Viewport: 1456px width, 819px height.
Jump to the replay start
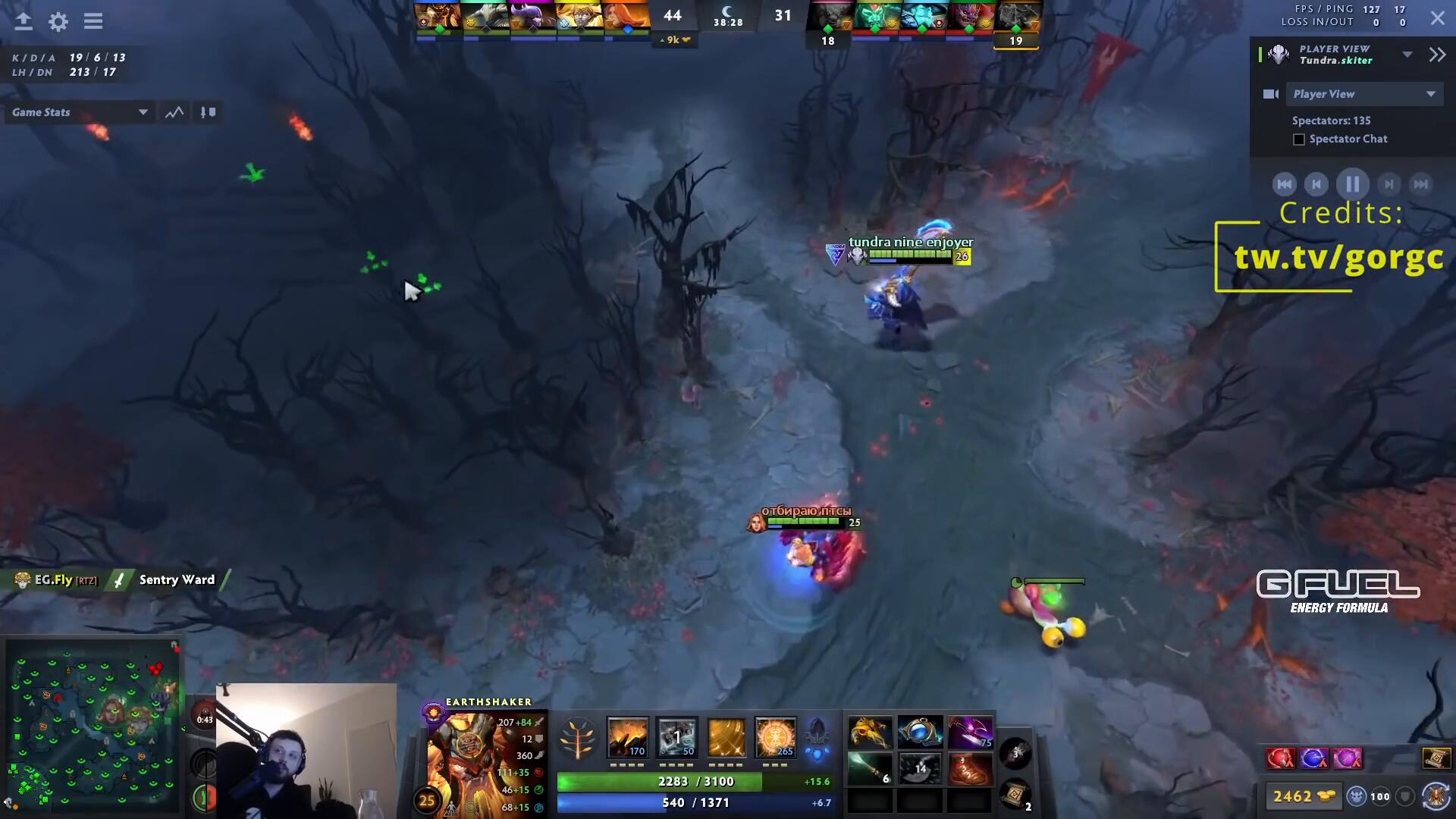pyautogui.click(x=1284, y=184)
